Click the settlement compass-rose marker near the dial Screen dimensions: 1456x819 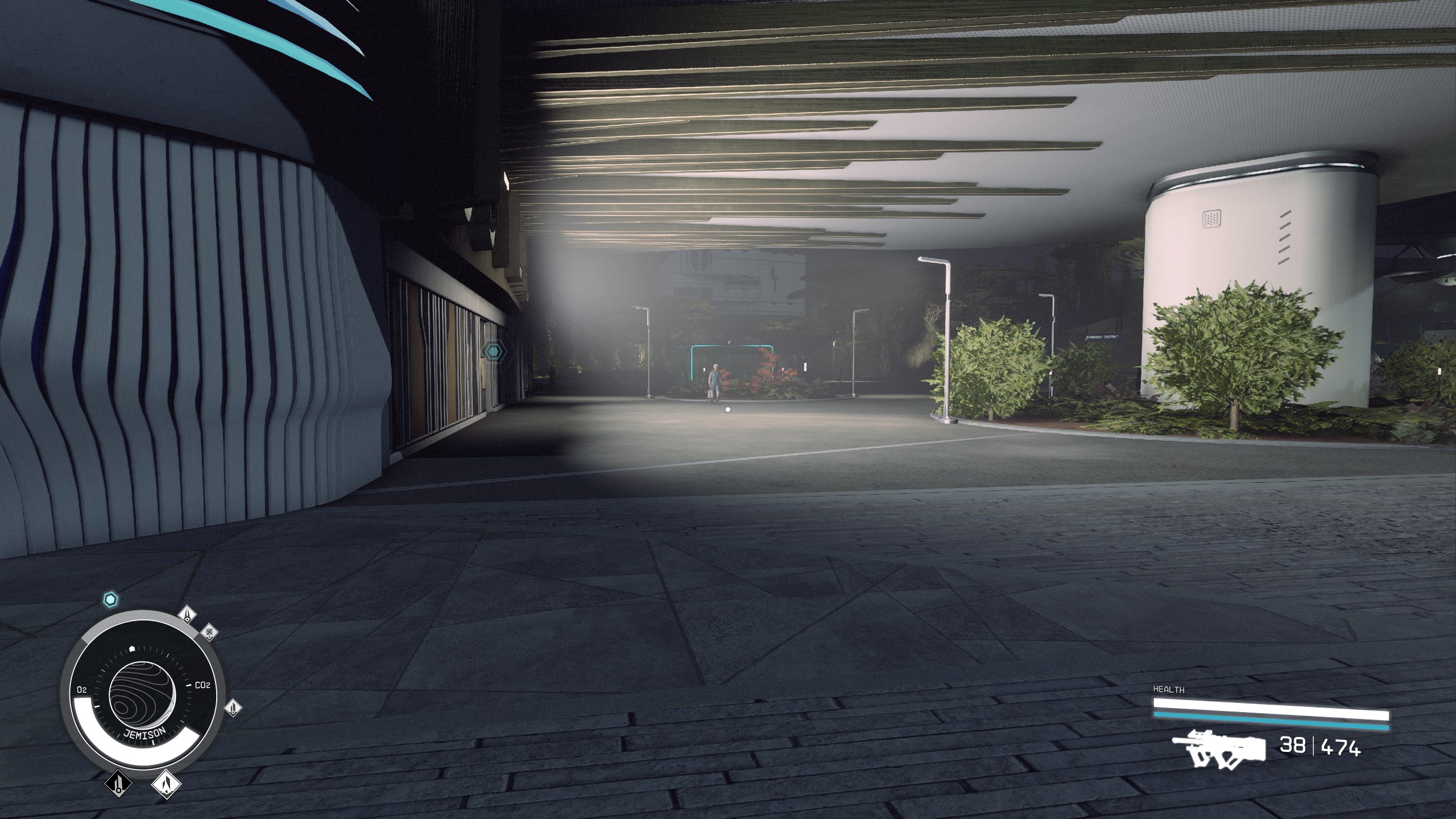(x=209, y=633)
